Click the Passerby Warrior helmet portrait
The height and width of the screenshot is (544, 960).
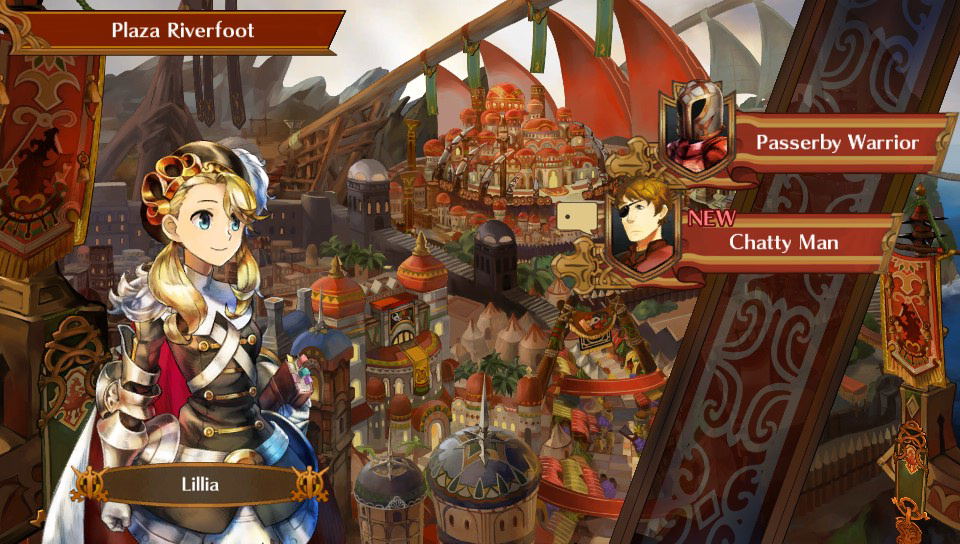pyautogui.click(x=697, y=128)
